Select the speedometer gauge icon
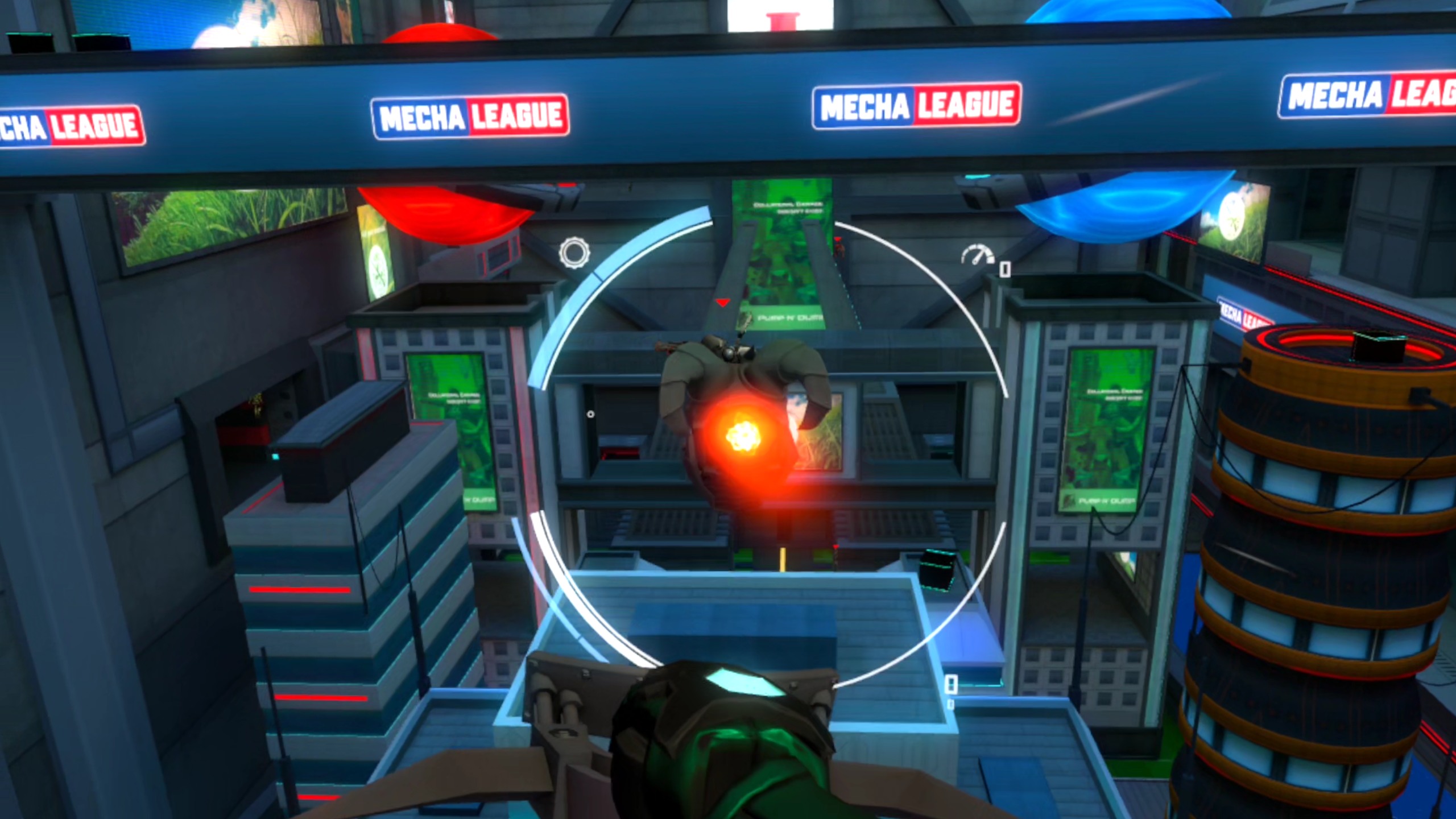 pyautogui.click(x=977, y=255)
